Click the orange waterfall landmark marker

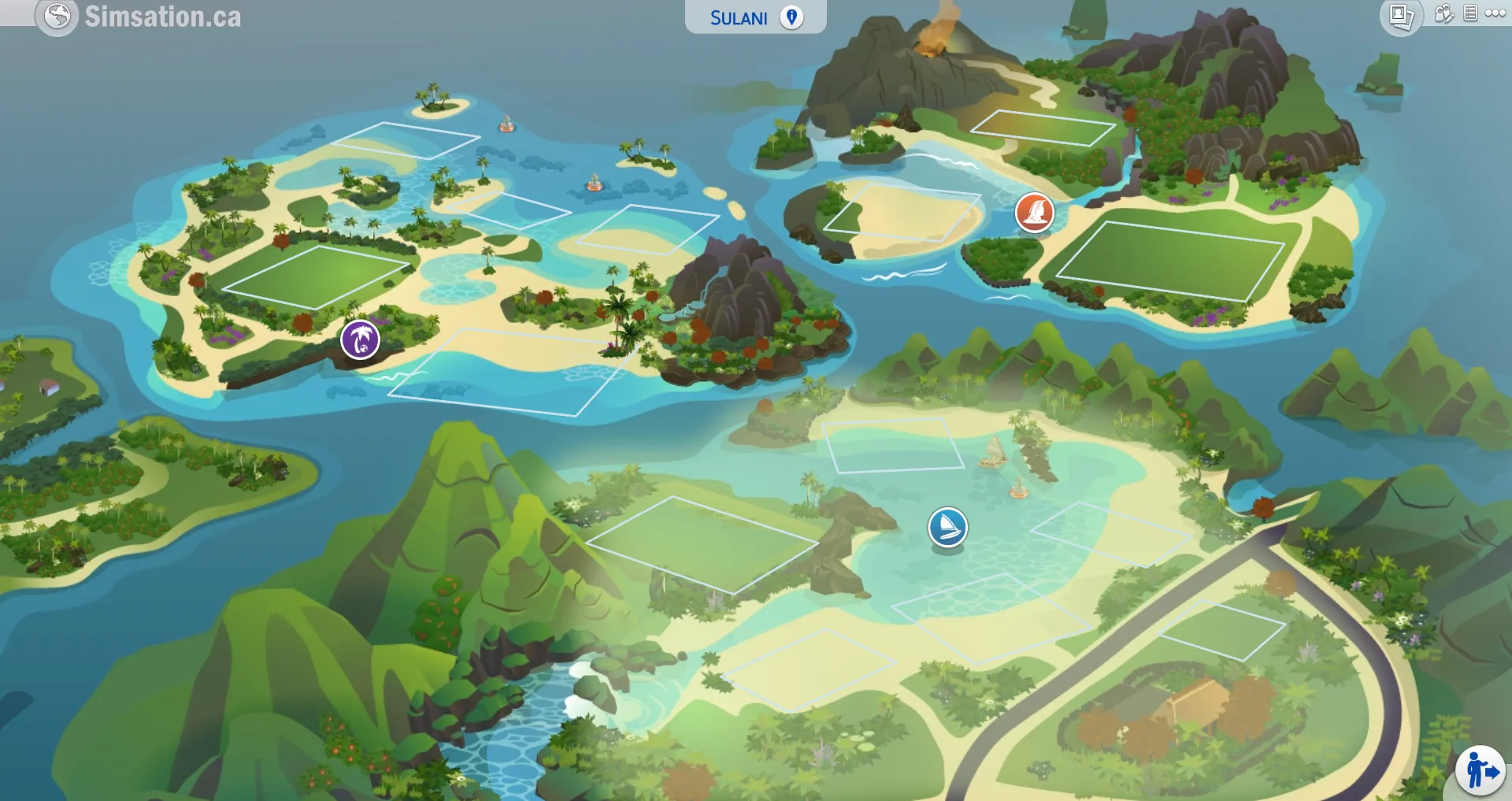click(1036, 213)
